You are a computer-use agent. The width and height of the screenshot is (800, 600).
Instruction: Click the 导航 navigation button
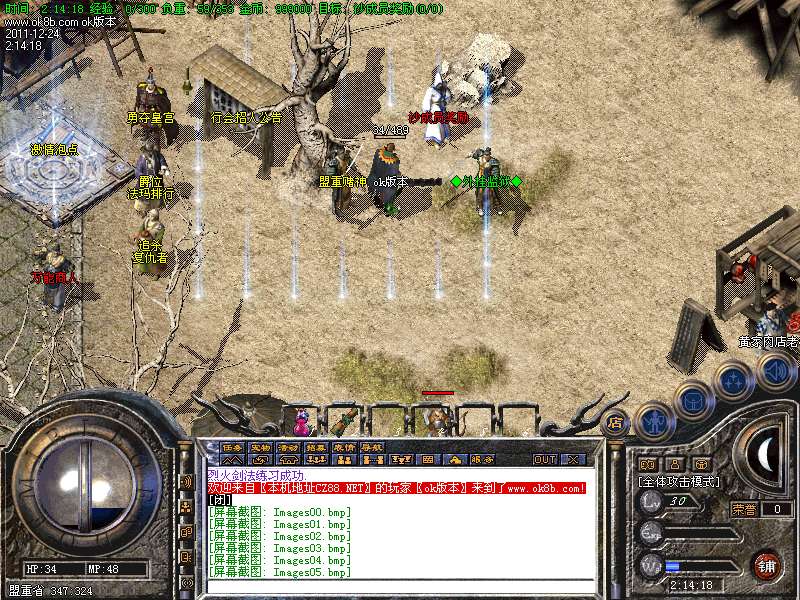tap(372, 447)
